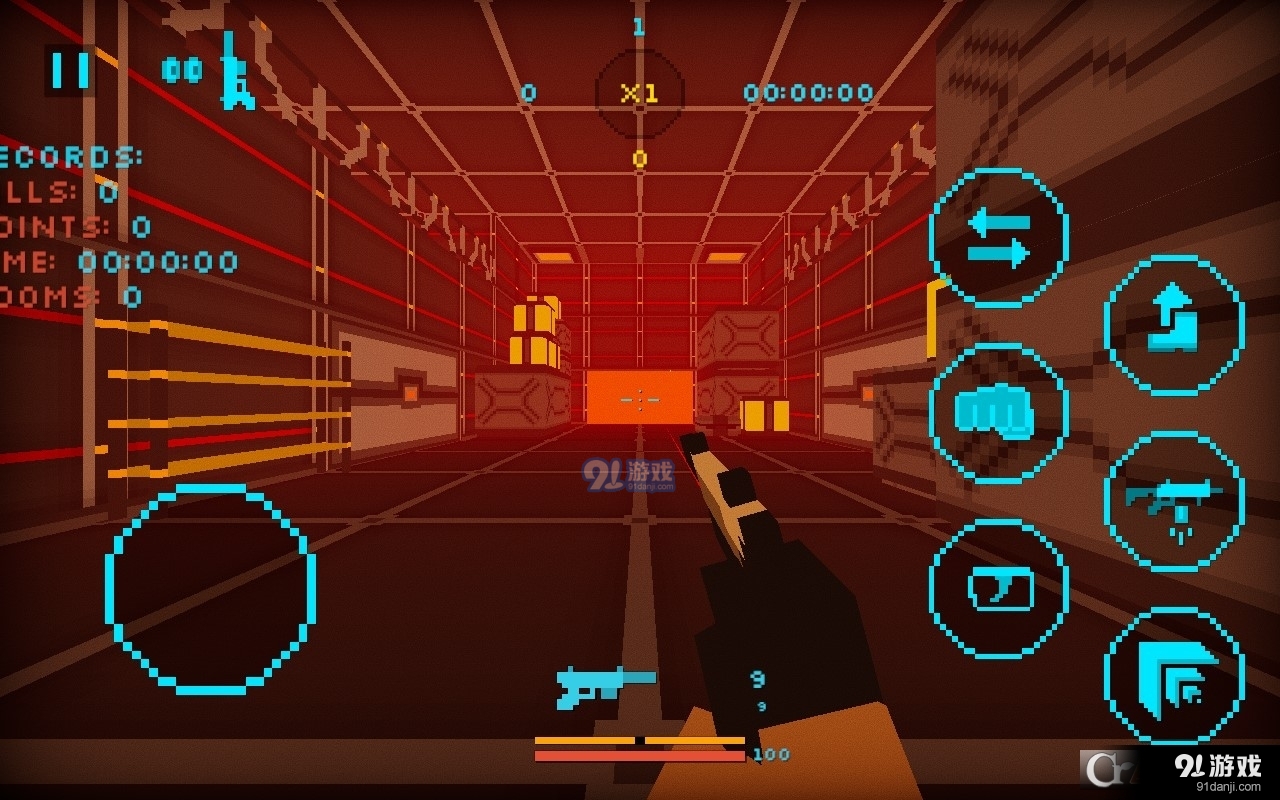Image resolution: width=1280 pixels, height=800 pixels.
Task: Tap the weapon switch arrows button
Action: (1000, 235)
